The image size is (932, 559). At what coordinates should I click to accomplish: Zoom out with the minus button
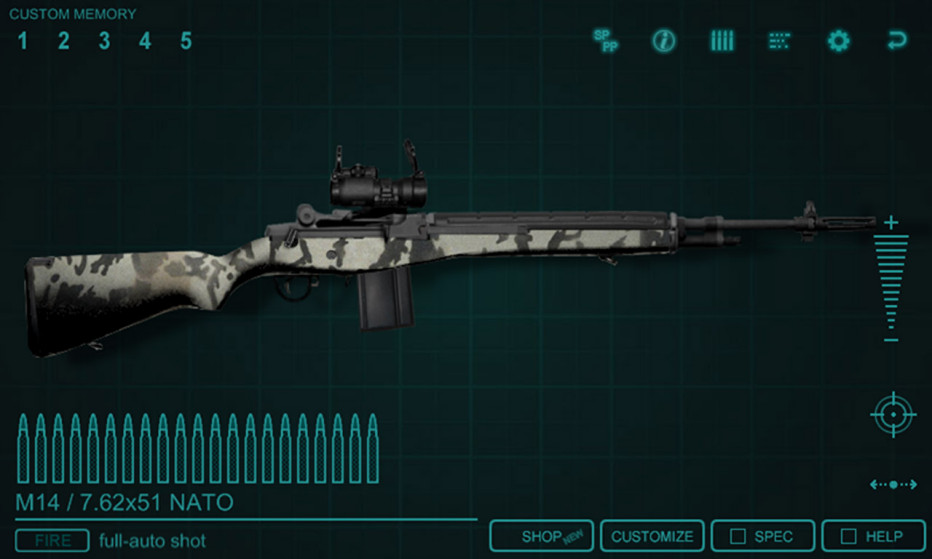coord(891,341)
